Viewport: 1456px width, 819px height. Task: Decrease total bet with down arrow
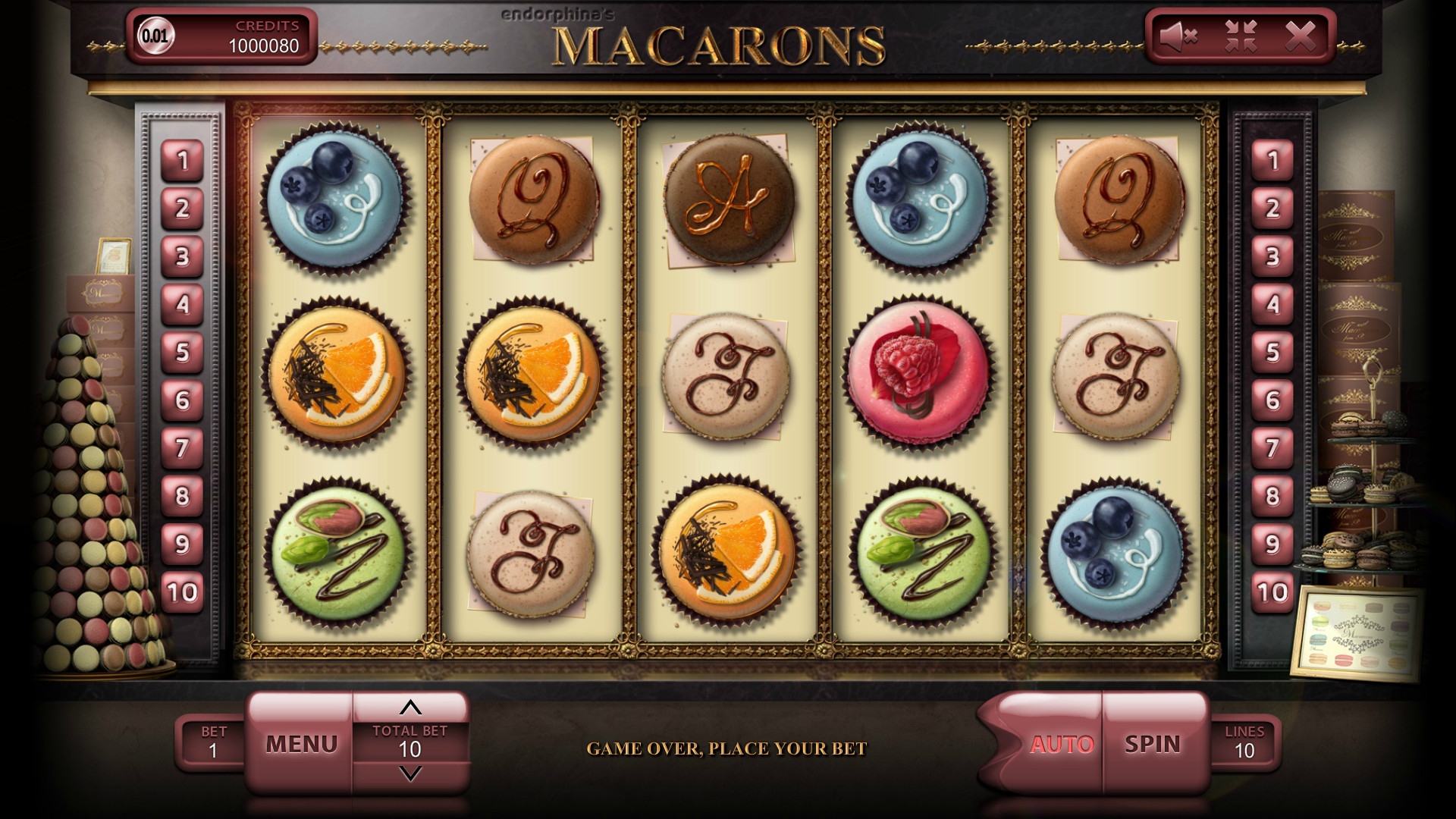click(x=410, y=773)
